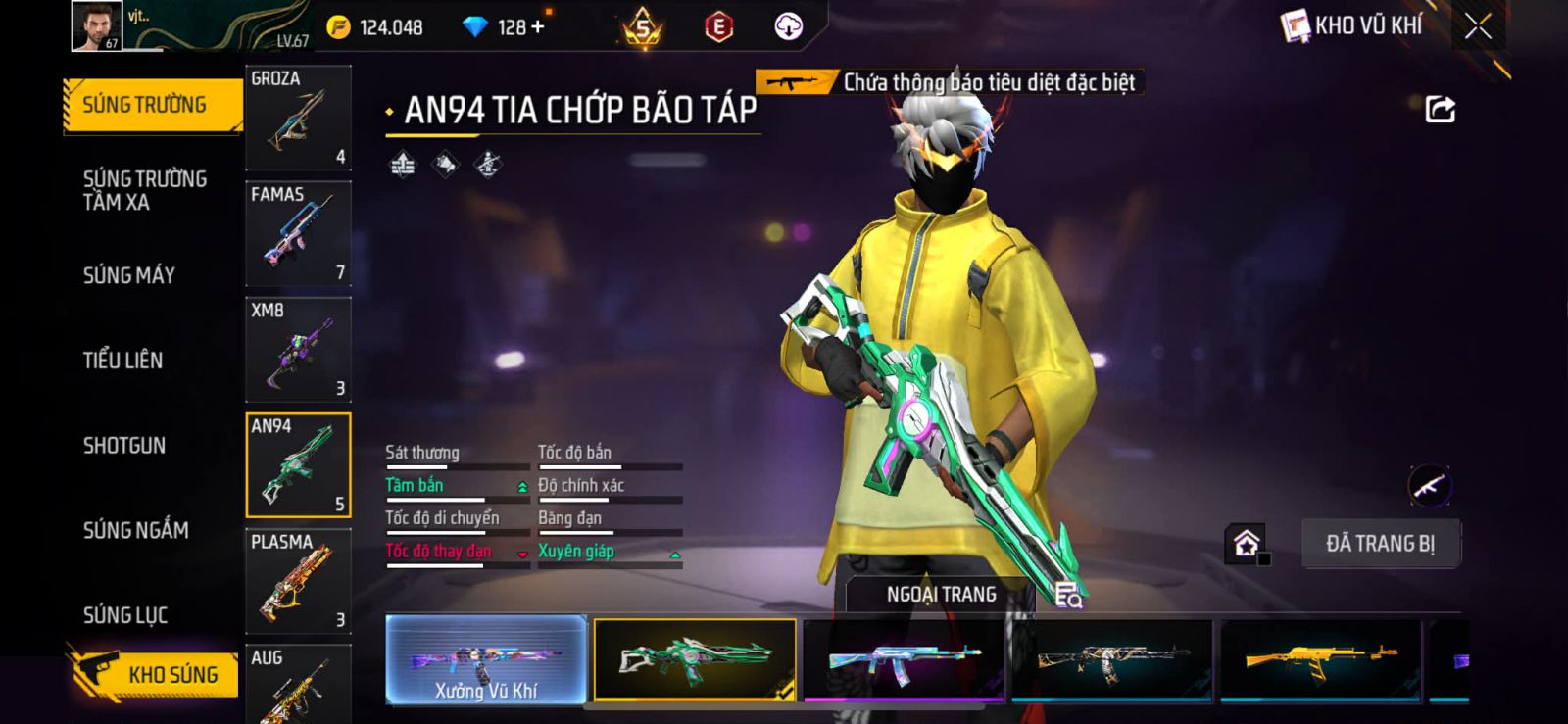Share the weapon skin using share icon
The height and width of the screenshot is (724, 1568).
tap(1440, 109)
